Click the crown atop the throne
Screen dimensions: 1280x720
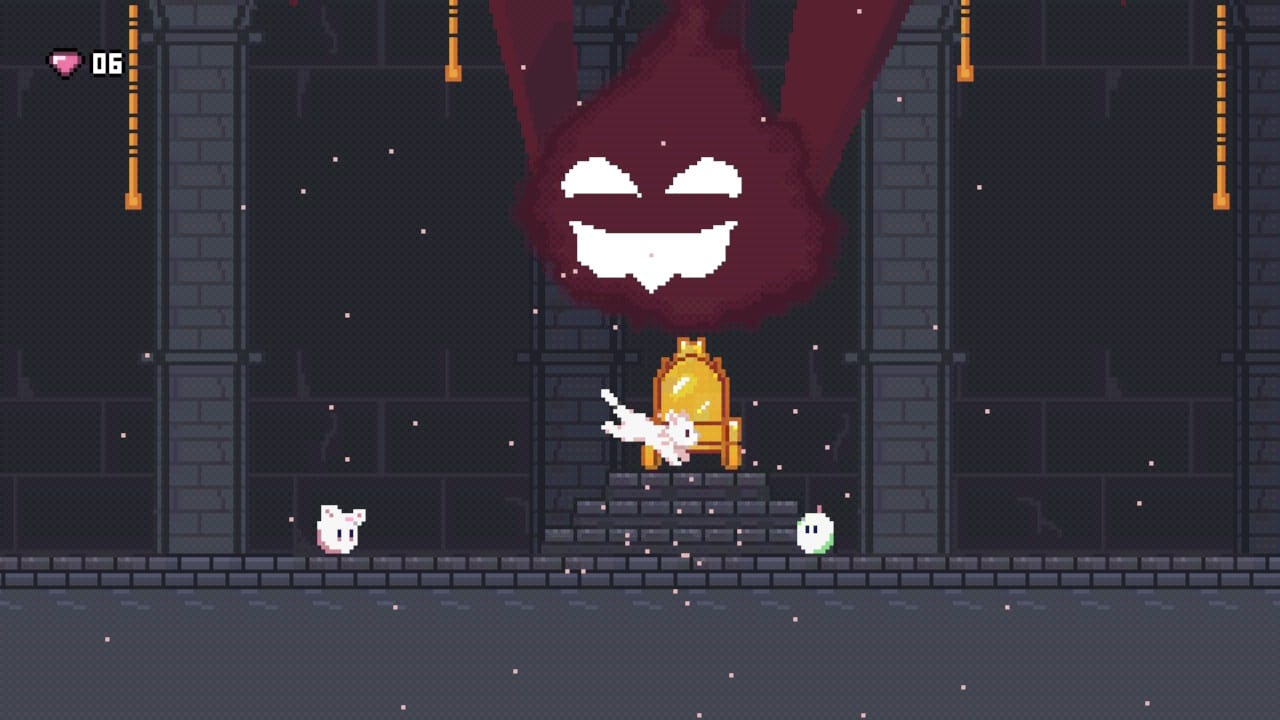tap(691, 345)
